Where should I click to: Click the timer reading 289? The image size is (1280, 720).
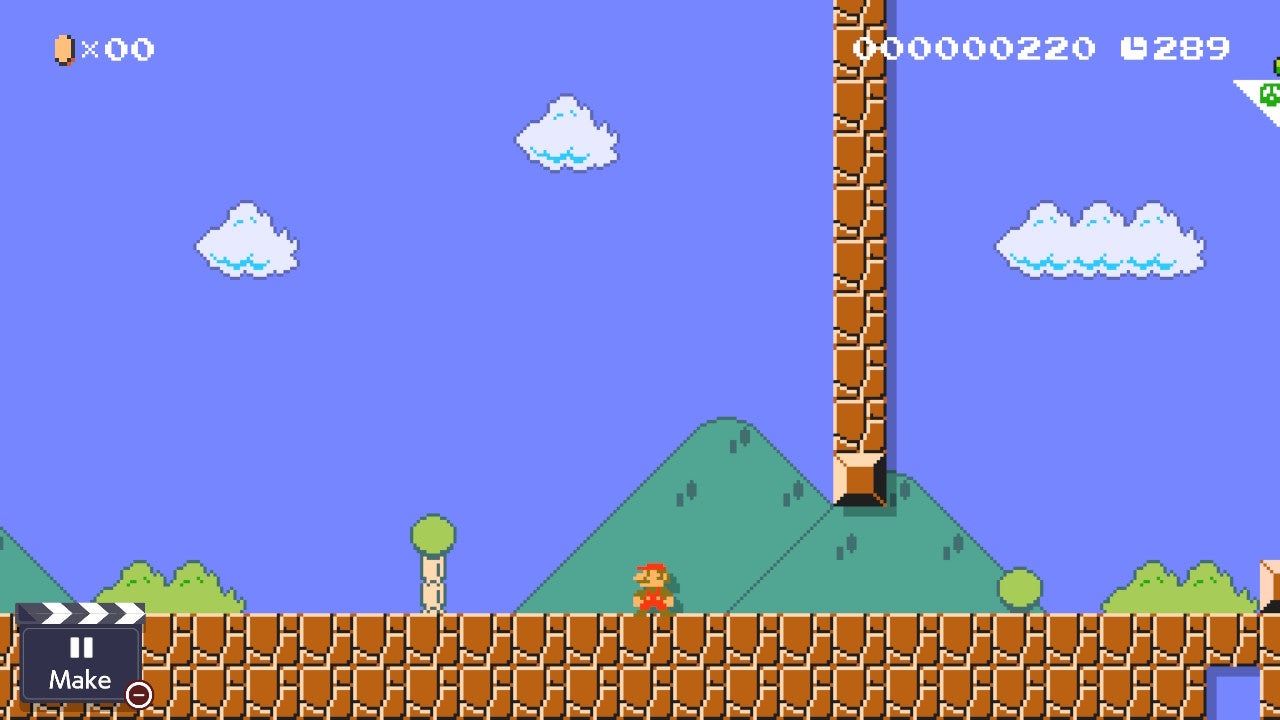click(x=1192, y=47)
